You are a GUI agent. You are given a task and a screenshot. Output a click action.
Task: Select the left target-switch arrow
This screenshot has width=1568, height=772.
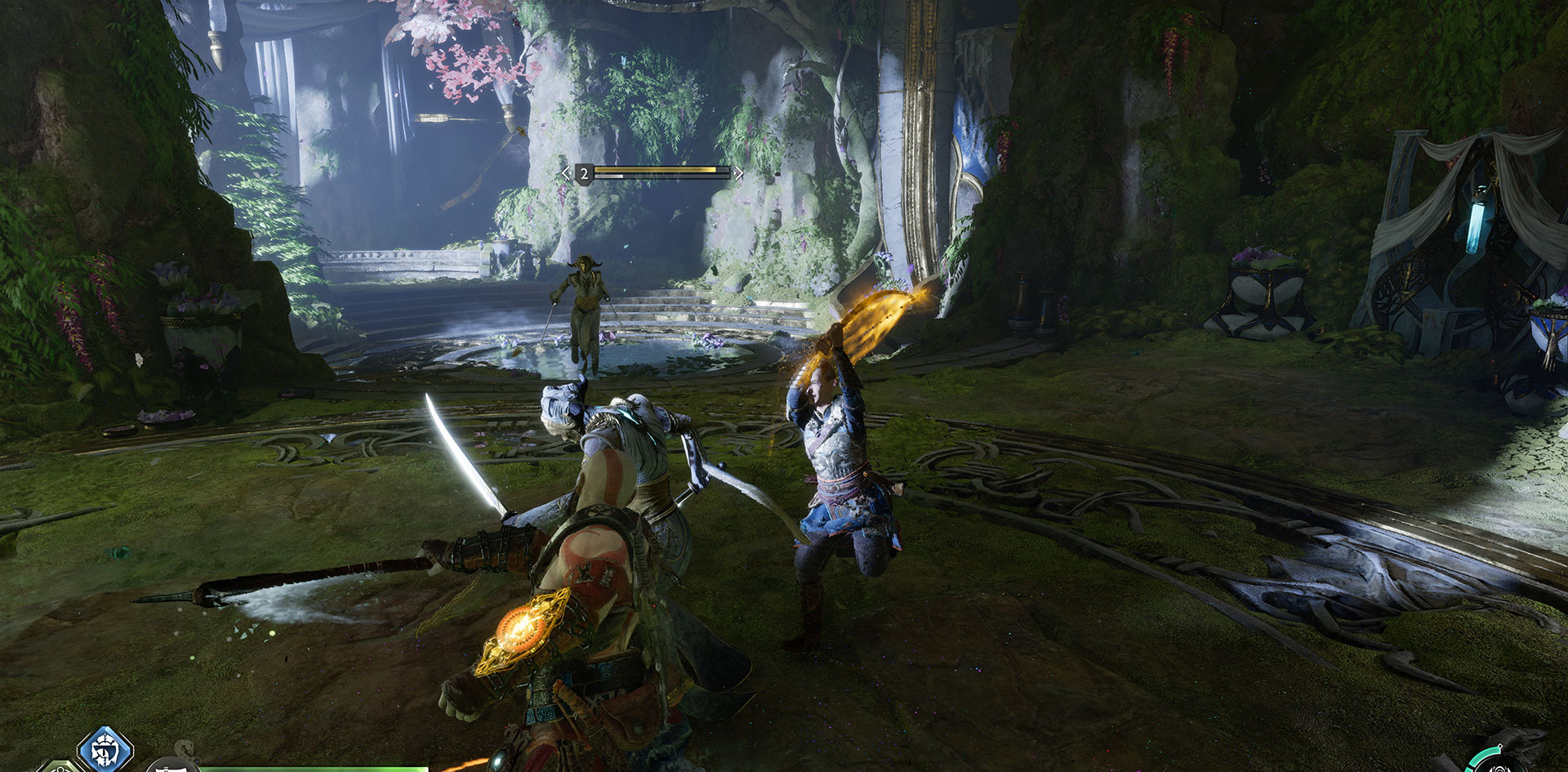pos(566,173)
